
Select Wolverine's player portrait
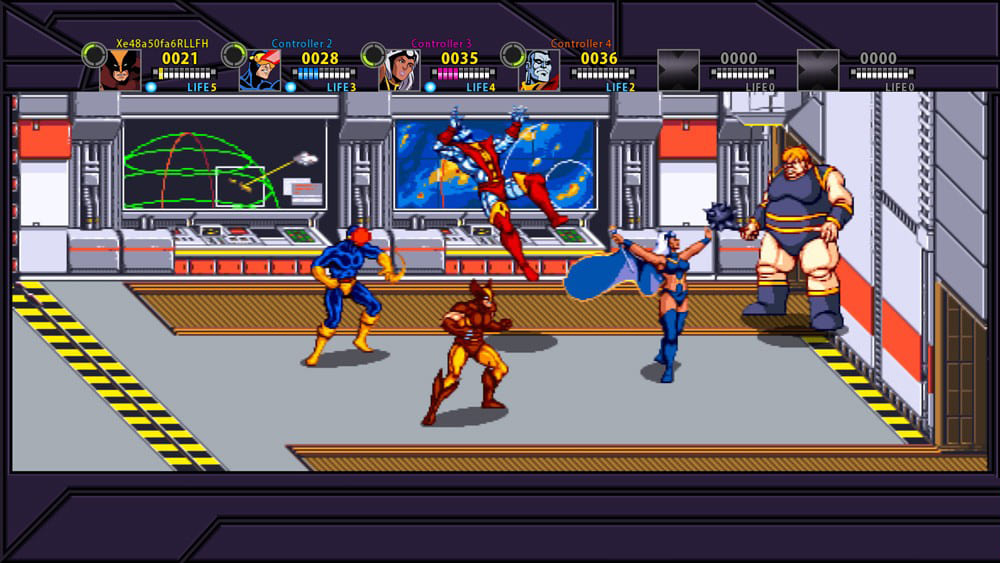tap(120, 71)
